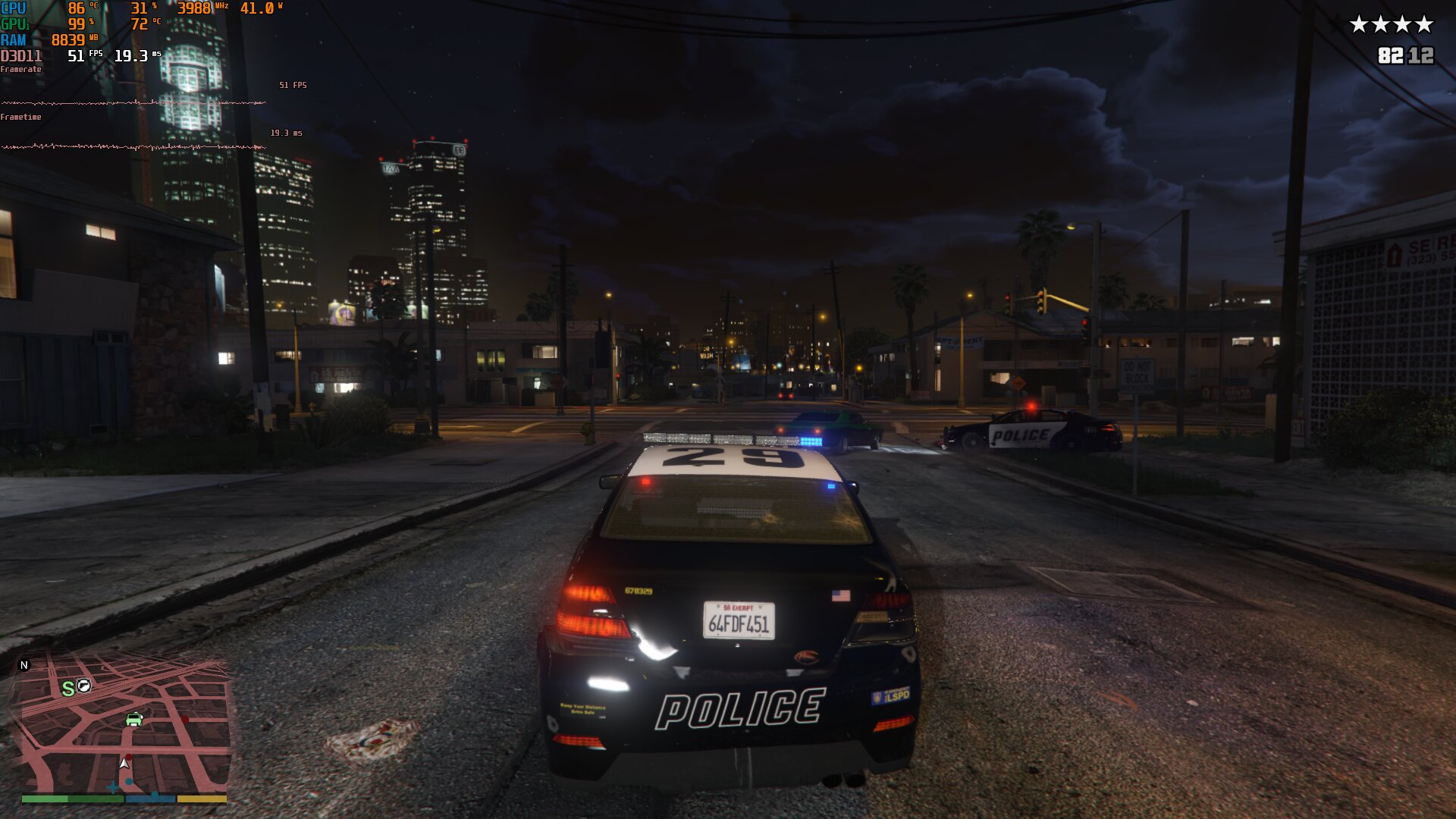
Task: Select the green S marker on minimap
Action: [x=68, y=689]
